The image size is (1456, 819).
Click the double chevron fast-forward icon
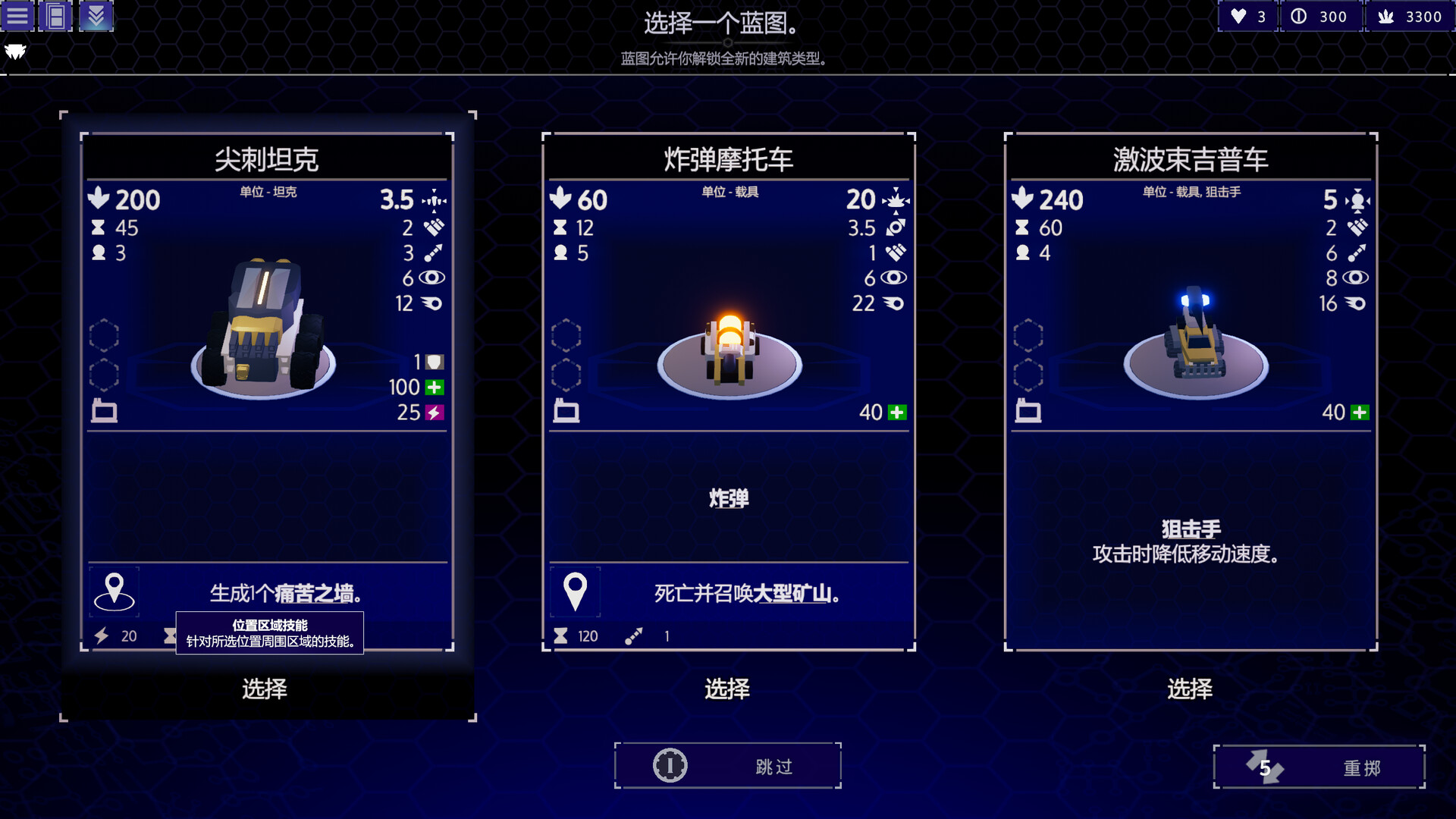pos(97,15)
